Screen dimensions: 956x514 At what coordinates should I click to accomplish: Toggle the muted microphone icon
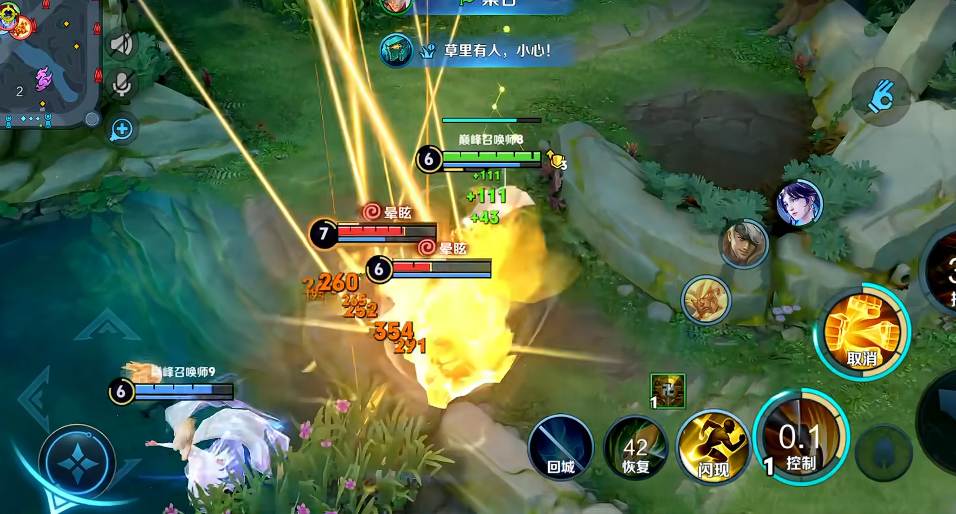(x=122, y=84)
